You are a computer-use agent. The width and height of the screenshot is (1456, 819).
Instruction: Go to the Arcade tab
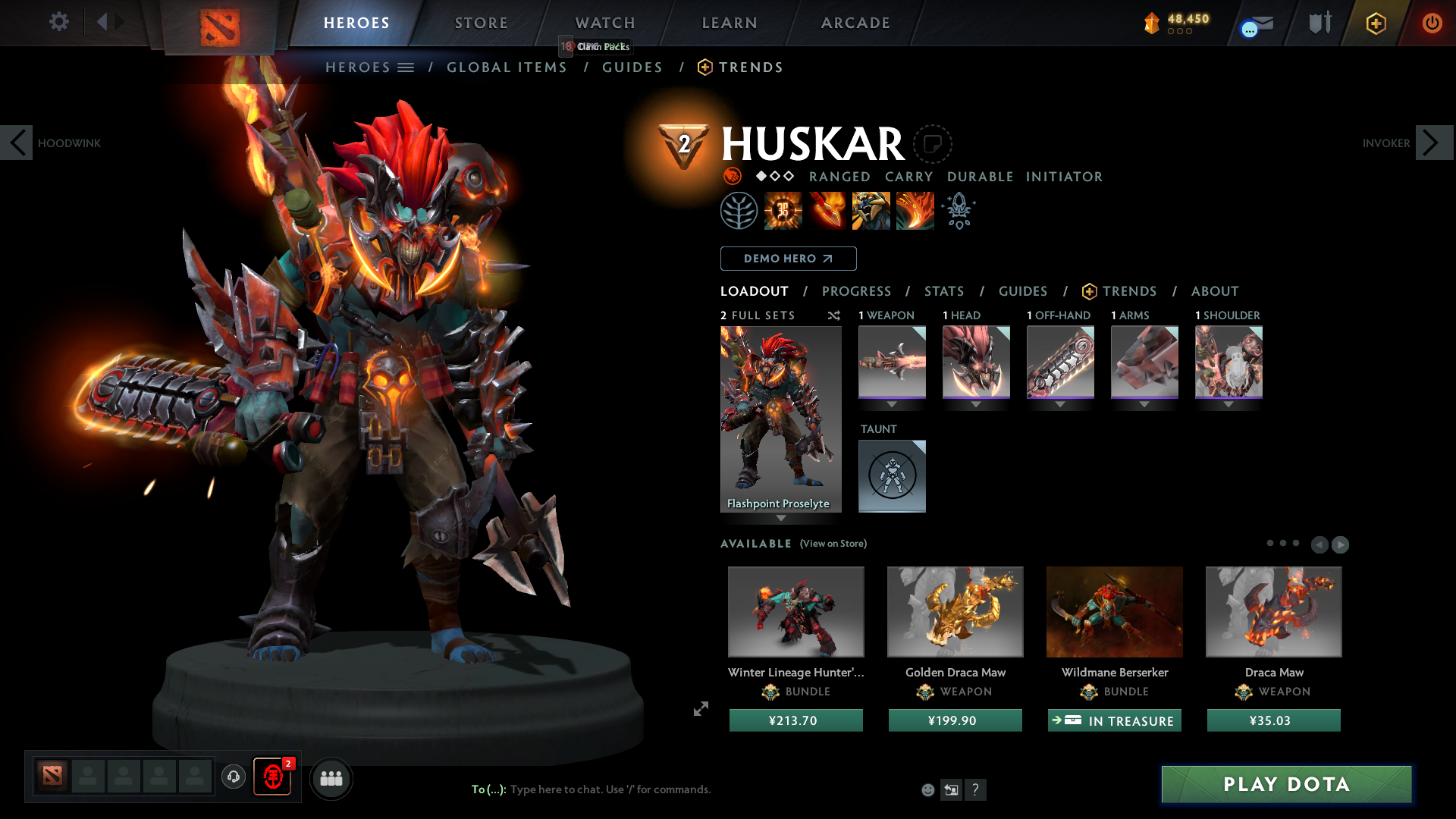(x=855, y=23)
